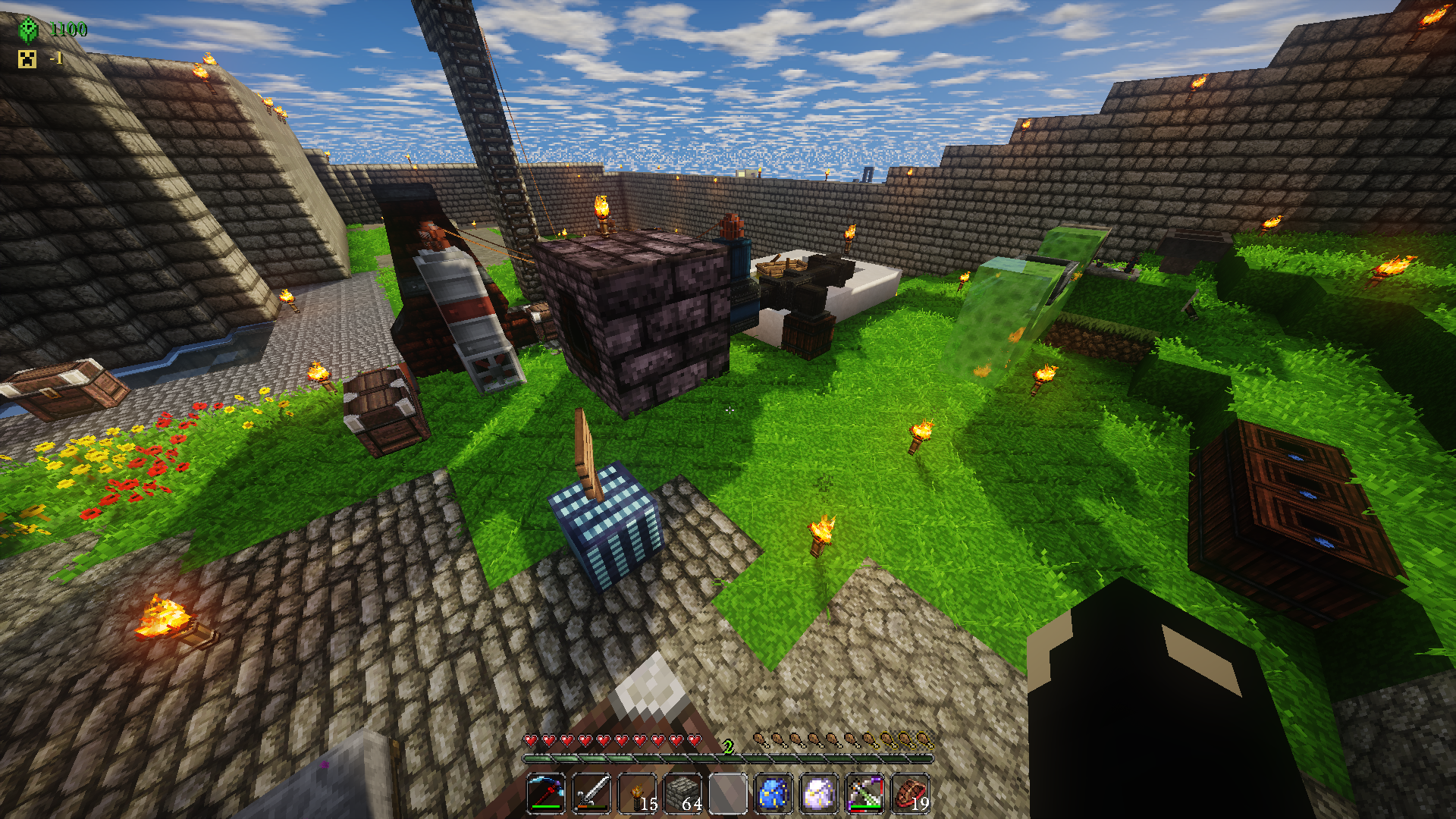Choose the white backpack slot
This screenshot has height=819, width=1456.
819,794
